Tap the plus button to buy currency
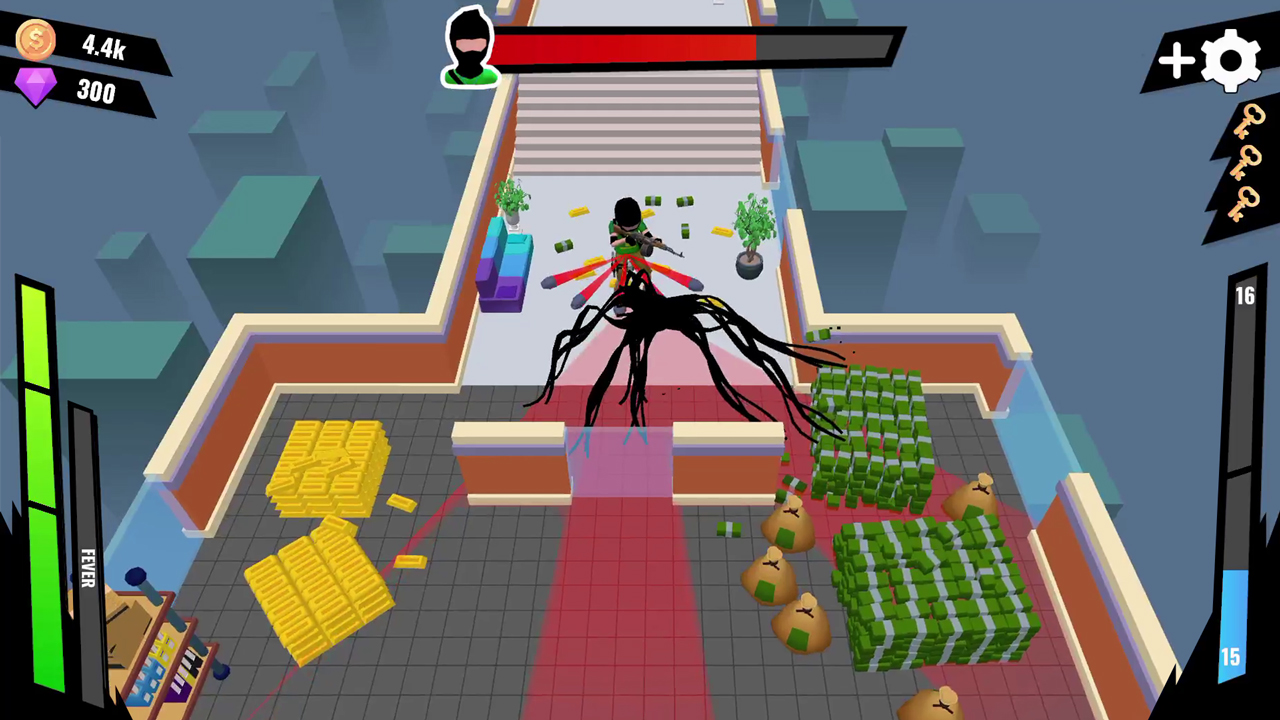 coord(1176,62)
